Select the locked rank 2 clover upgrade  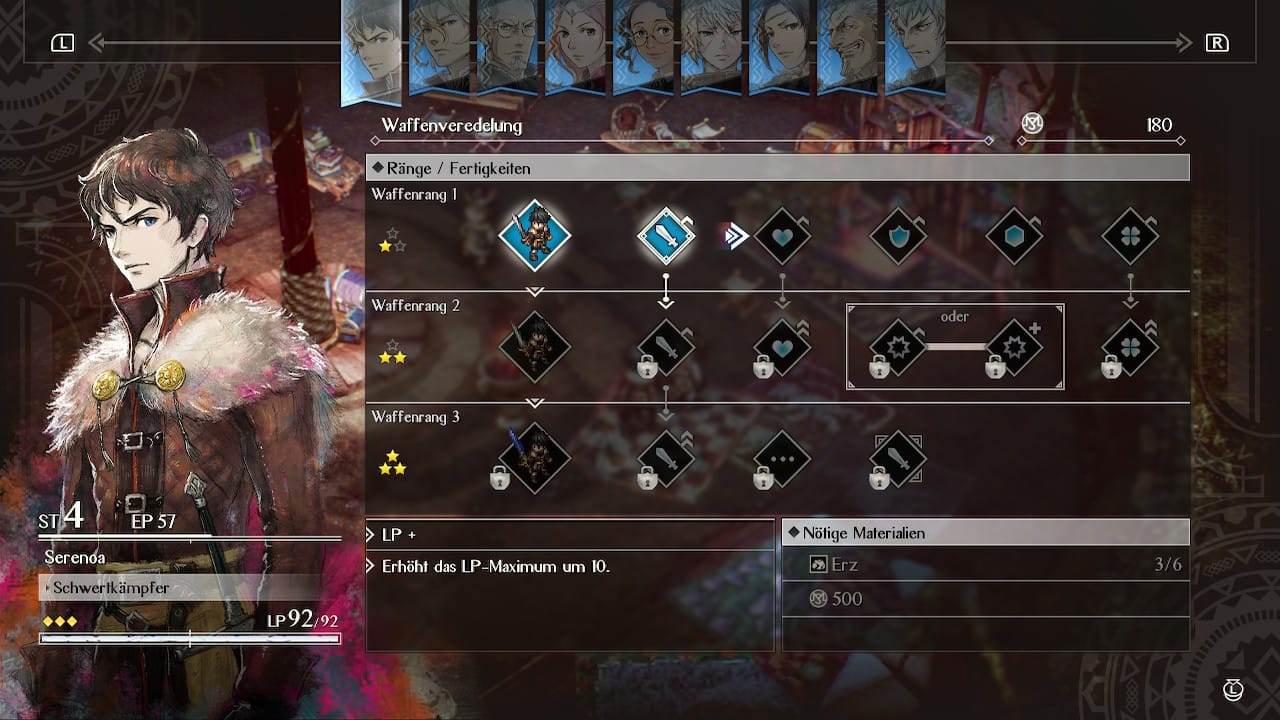click(1130, 347)
